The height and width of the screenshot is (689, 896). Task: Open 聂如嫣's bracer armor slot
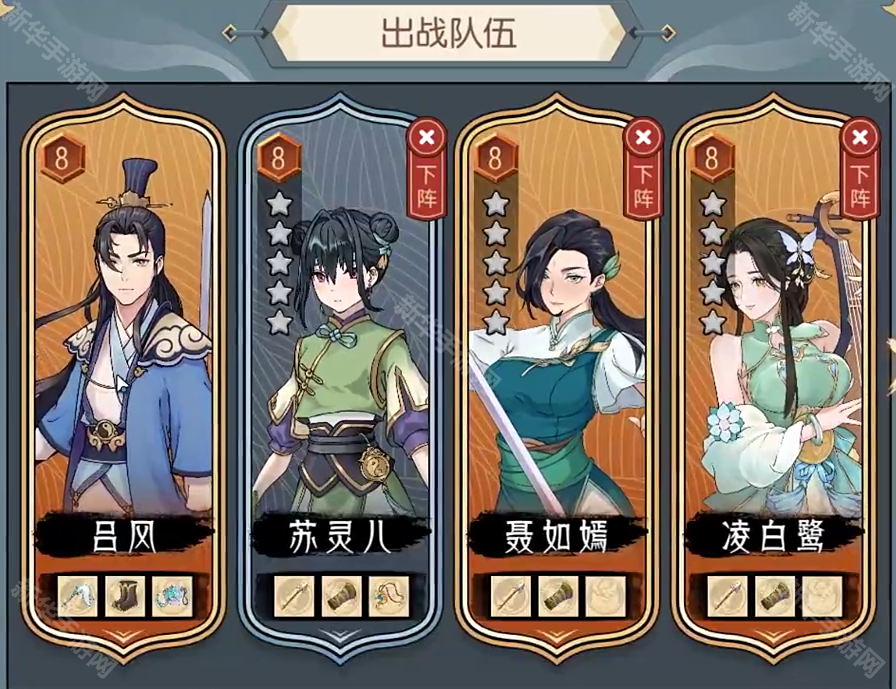[557, 597]
